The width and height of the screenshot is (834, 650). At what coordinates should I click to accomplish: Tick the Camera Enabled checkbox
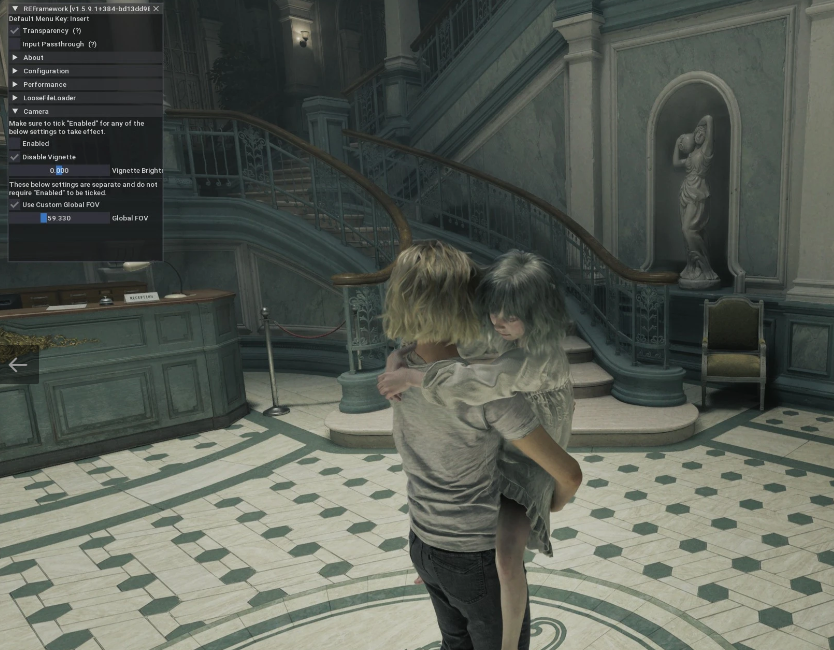14,144
